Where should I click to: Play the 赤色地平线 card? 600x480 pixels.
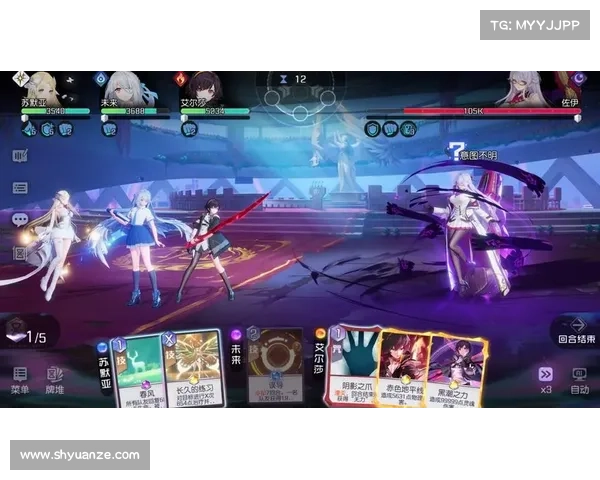405,368
